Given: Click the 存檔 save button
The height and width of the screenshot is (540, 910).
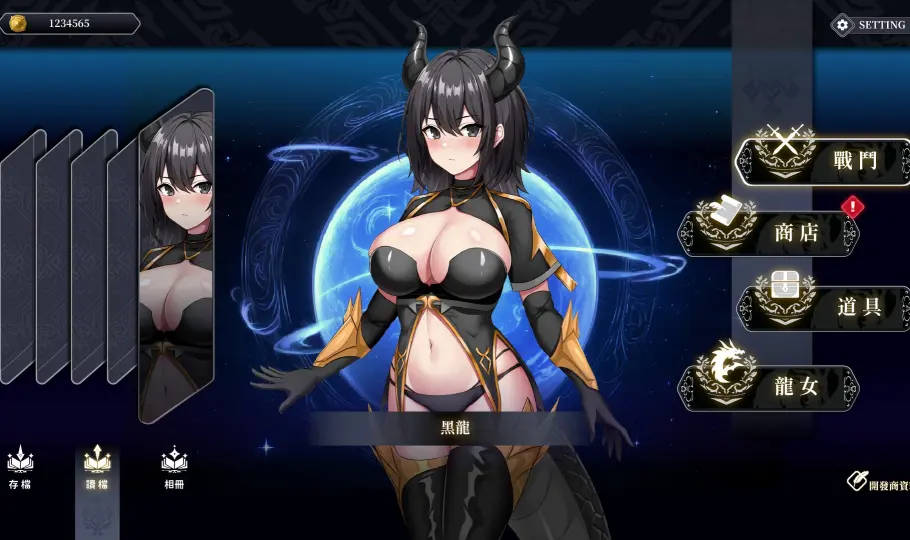Looking at the screenshot, I should 20,468.
